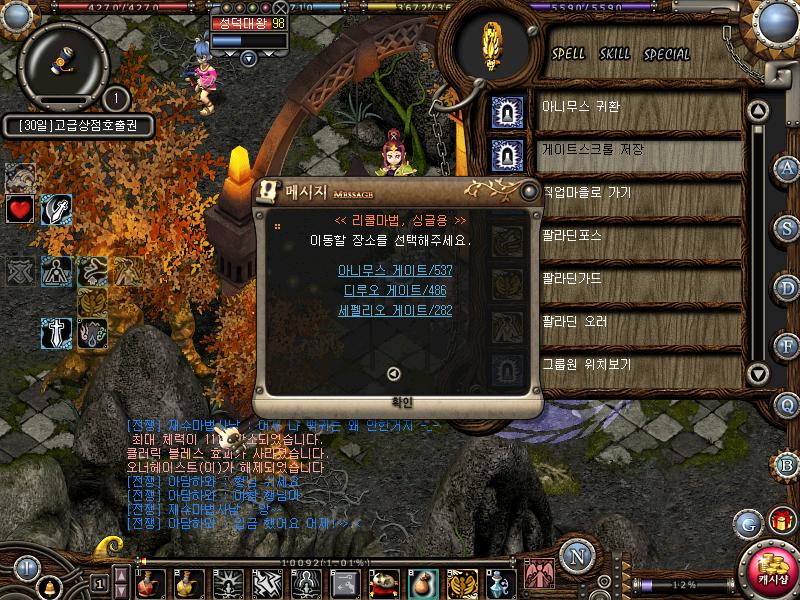This screenshot has height=600, width=800.
Task: Choose the 아니무스 게이트/537 destination link
Action: point(395,269)
